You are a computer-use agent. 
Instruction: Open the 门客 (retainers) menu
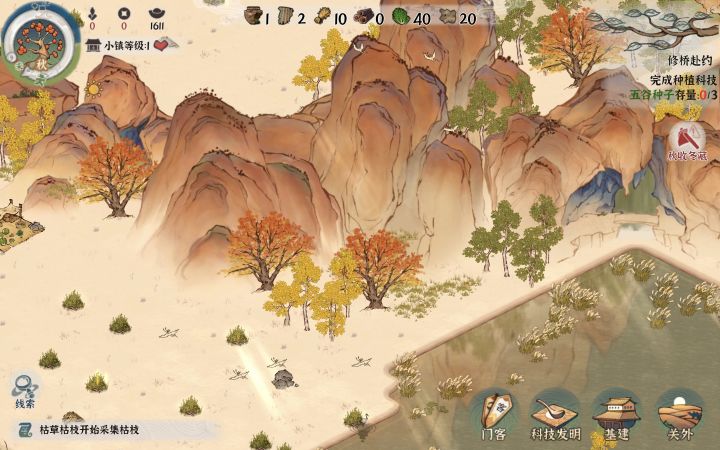(x=494, y=412)
